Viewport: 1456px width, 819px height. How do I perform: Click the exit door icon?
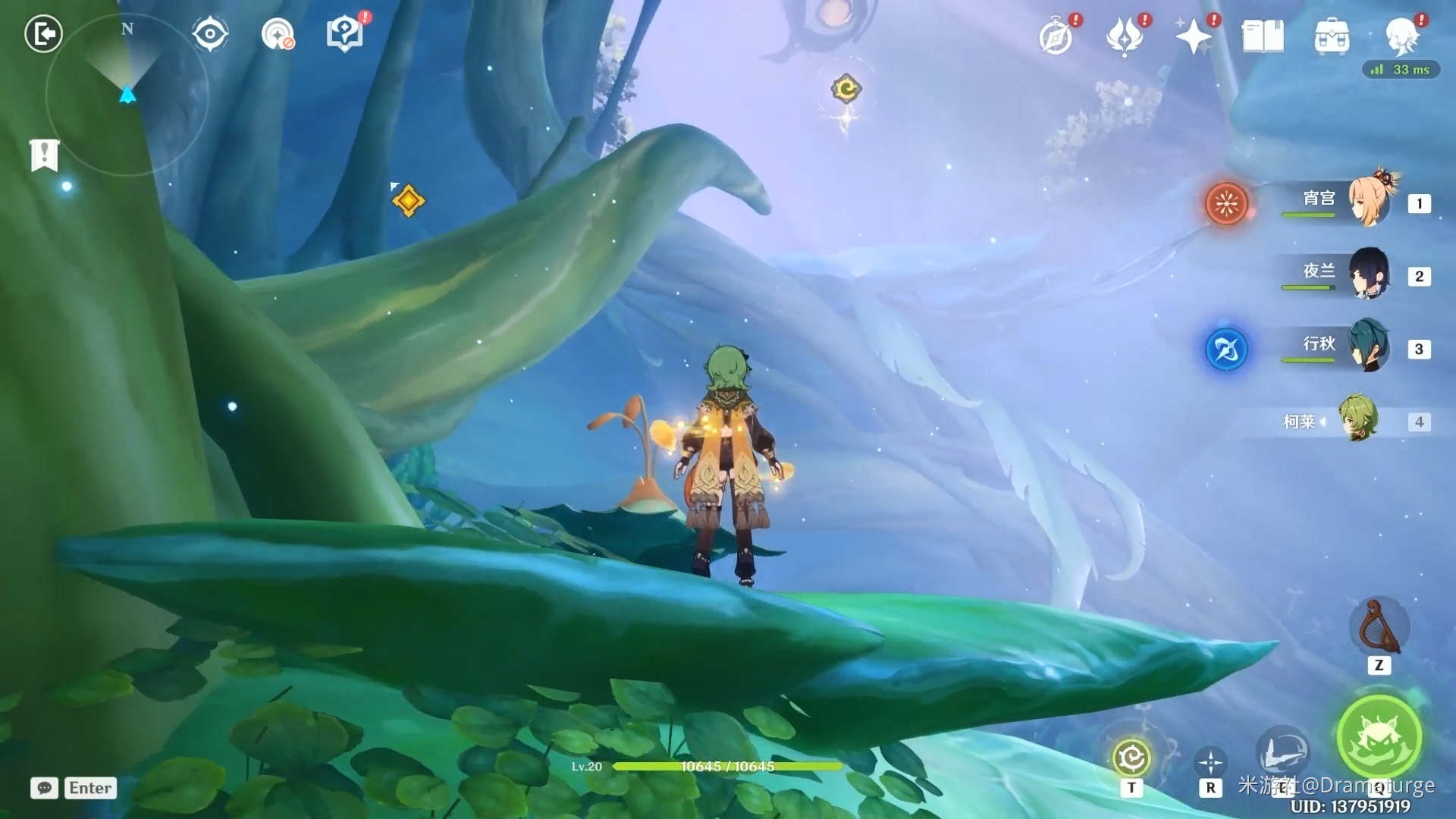tap(43, 34)
